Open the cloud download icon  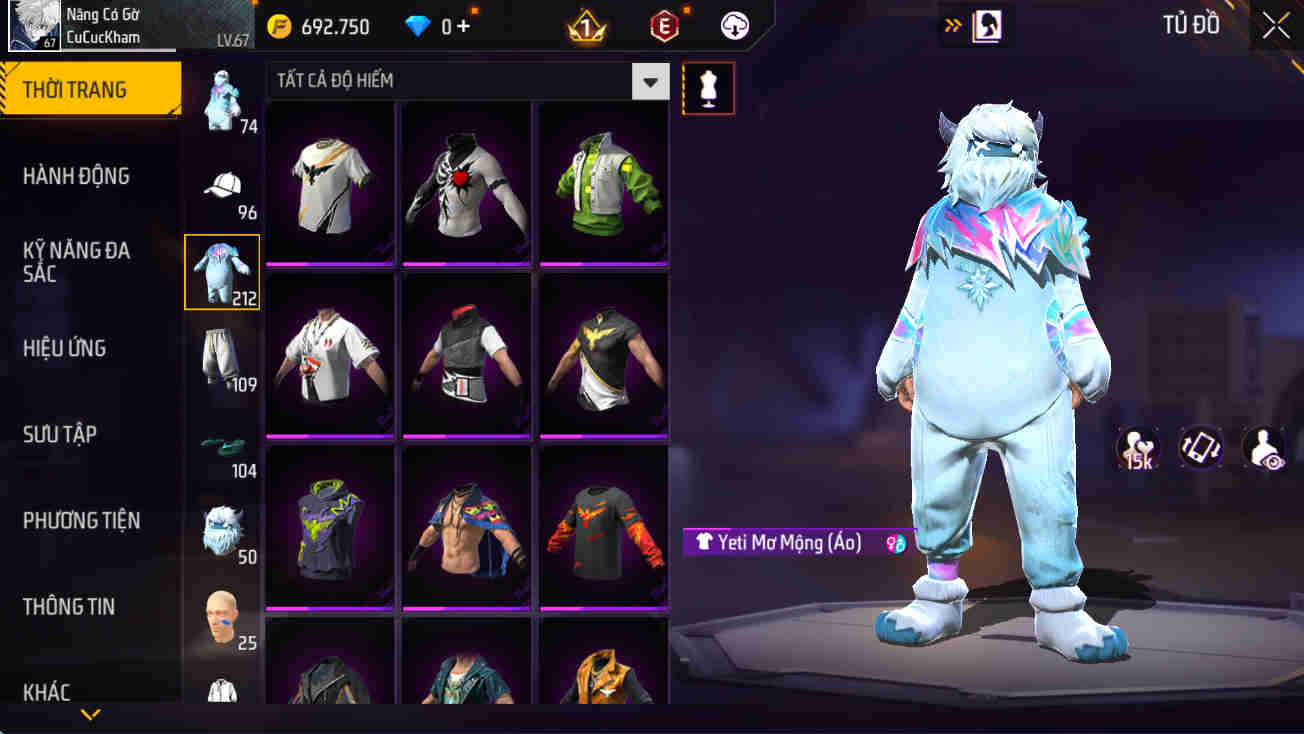pos(735,26)
